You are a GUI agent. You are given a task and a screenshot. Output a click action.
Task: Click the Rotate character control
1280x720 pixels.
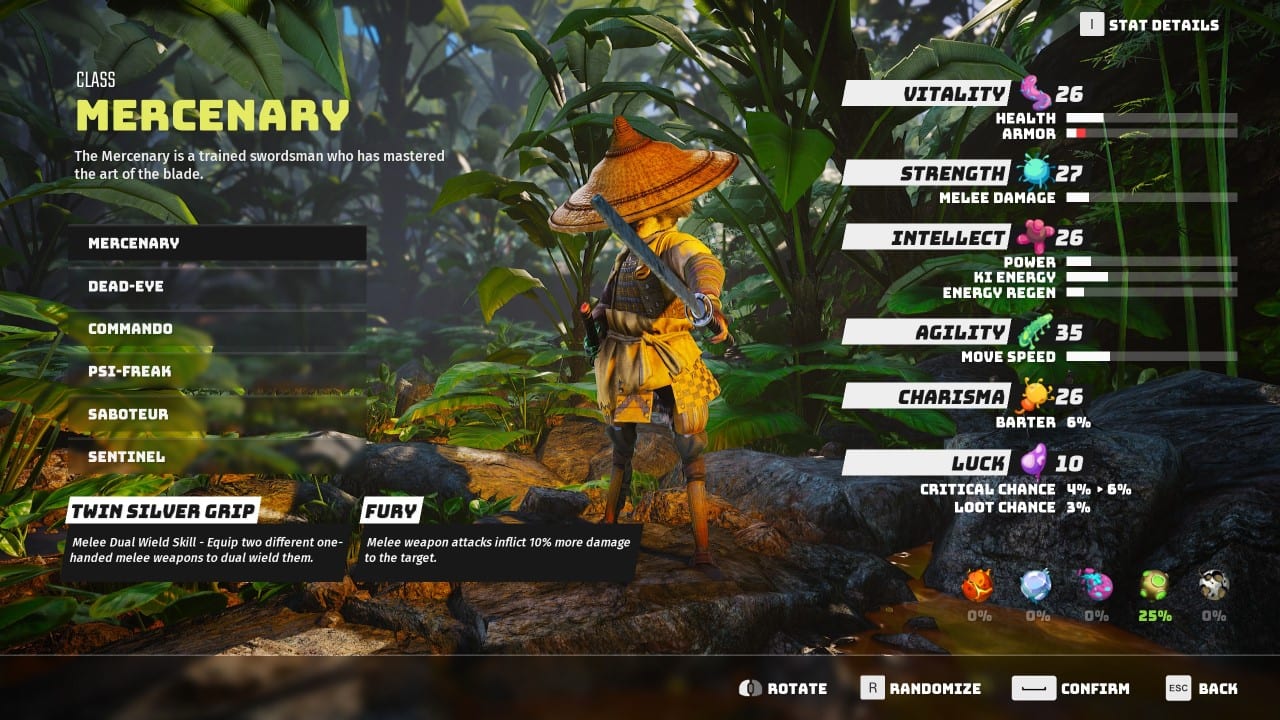pyautogui.click(x=783, y=688)
